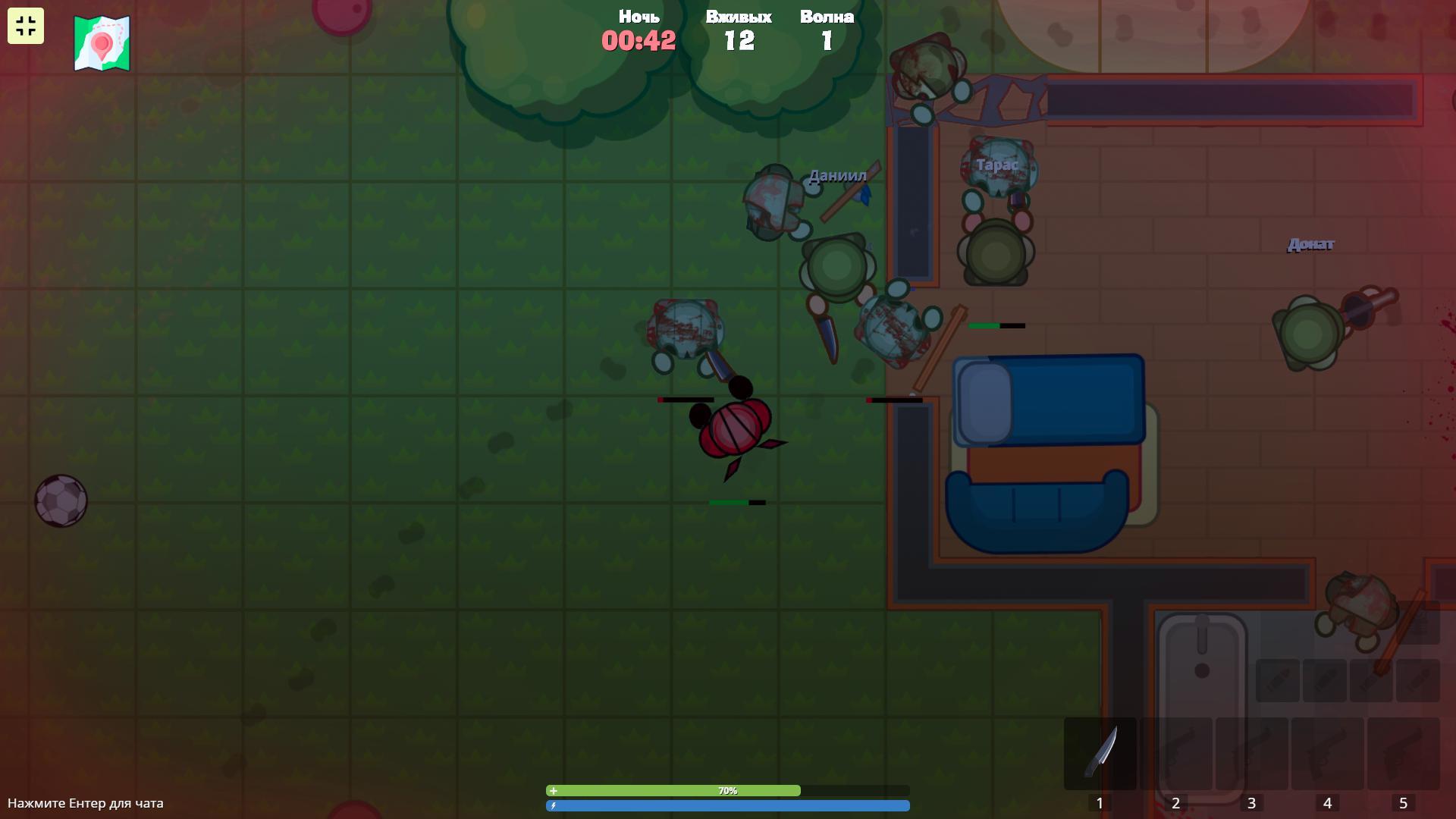Click the player name 'Донат'
The height and width of the screenshot is (819, 1456).
pos(1310,244)
